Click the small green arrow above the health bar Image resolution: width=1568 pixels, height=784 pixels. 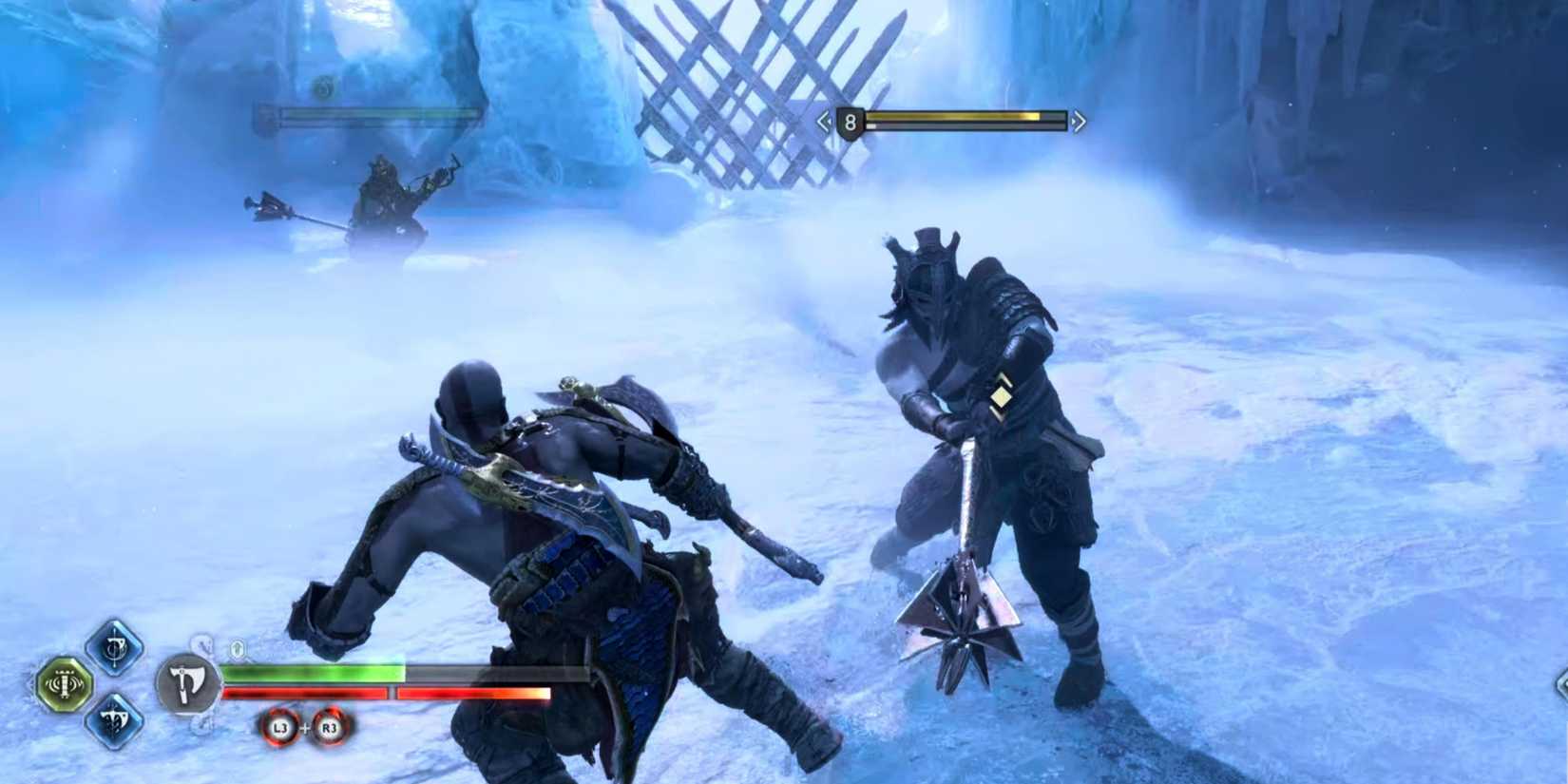[238, 646]
